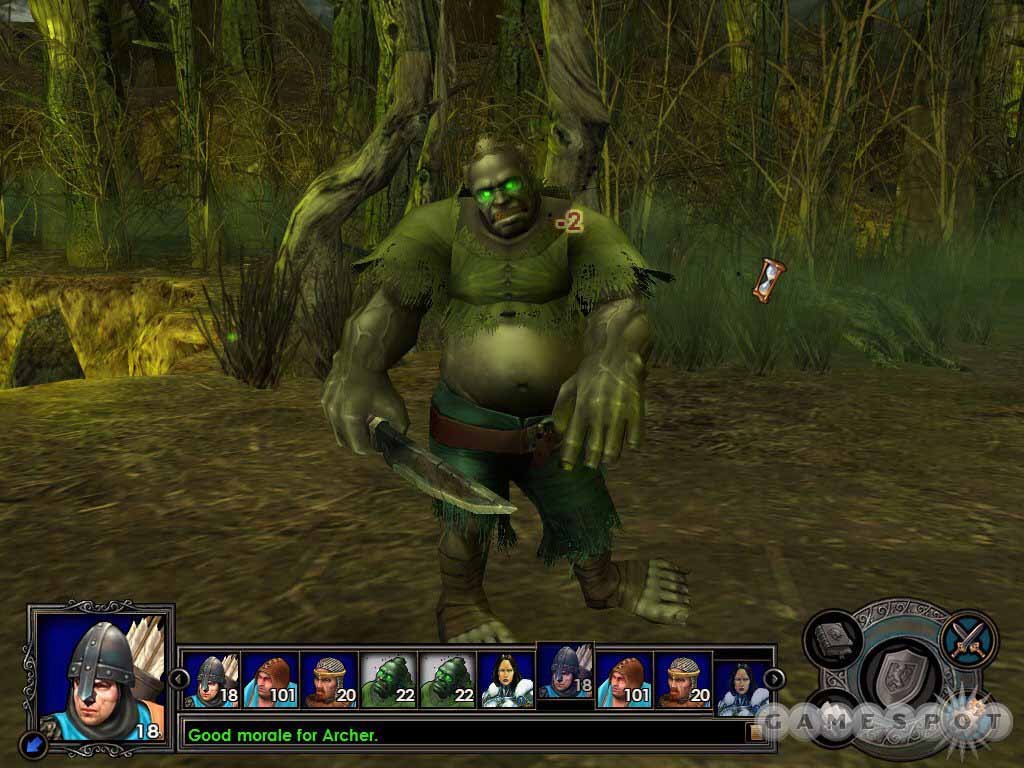Advance the turn queue with its right arrow
The width and height of the screenshot is (1024, 768).
tap(773, 679)
